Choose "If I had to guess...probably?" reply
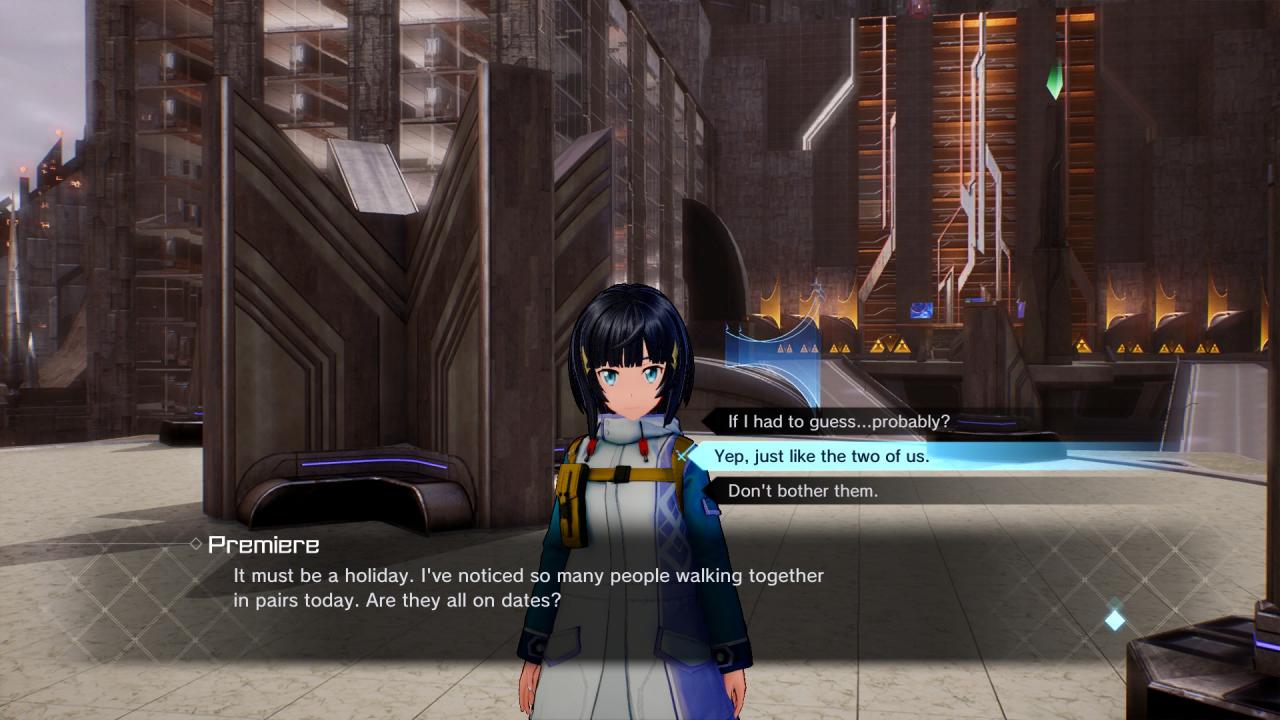The height and width of the screenshot is (720, 1280). coord(838,422)
